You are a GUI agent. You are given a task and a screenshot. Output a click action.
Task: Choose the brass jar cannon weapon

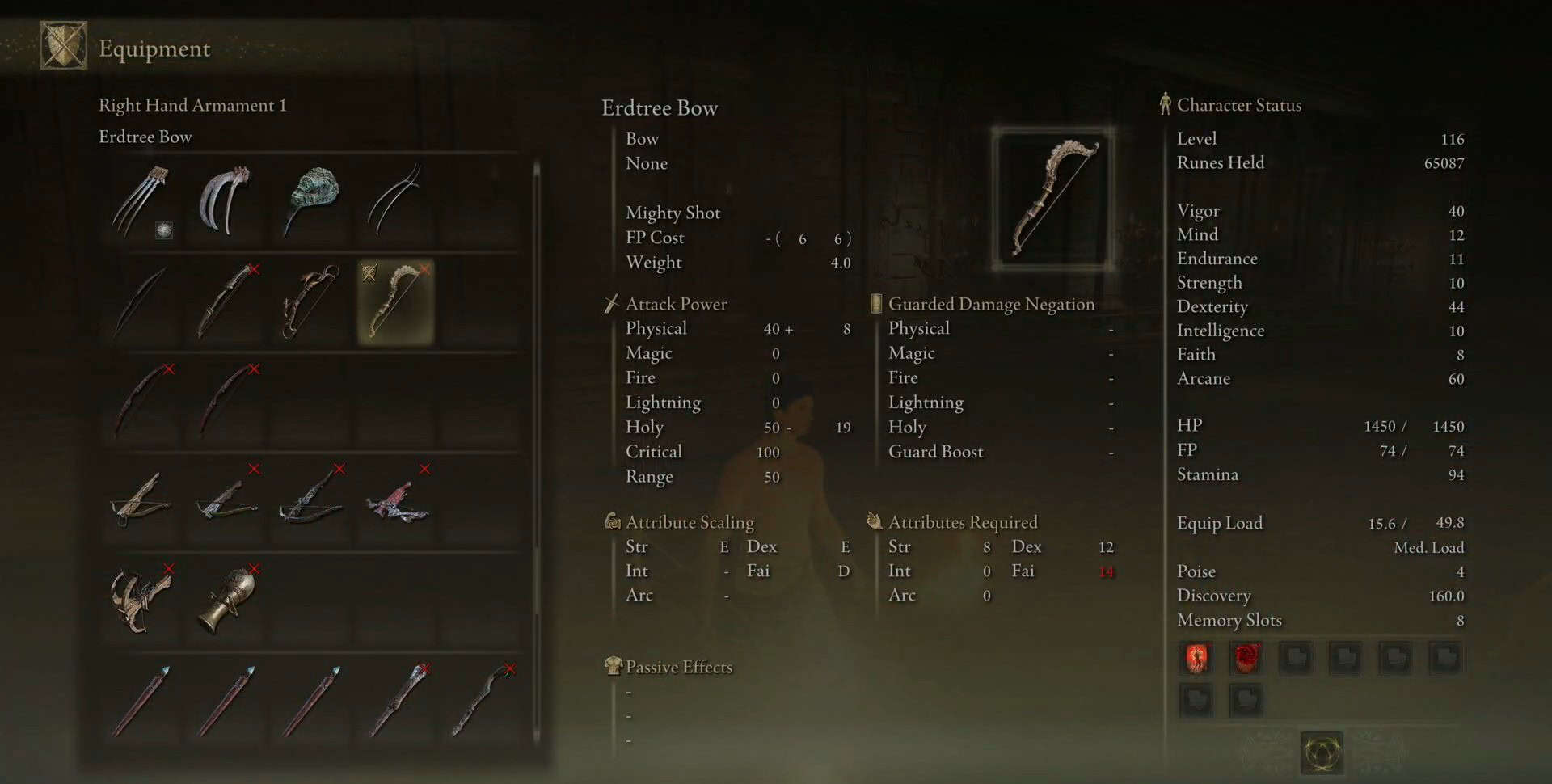[228, 600]
